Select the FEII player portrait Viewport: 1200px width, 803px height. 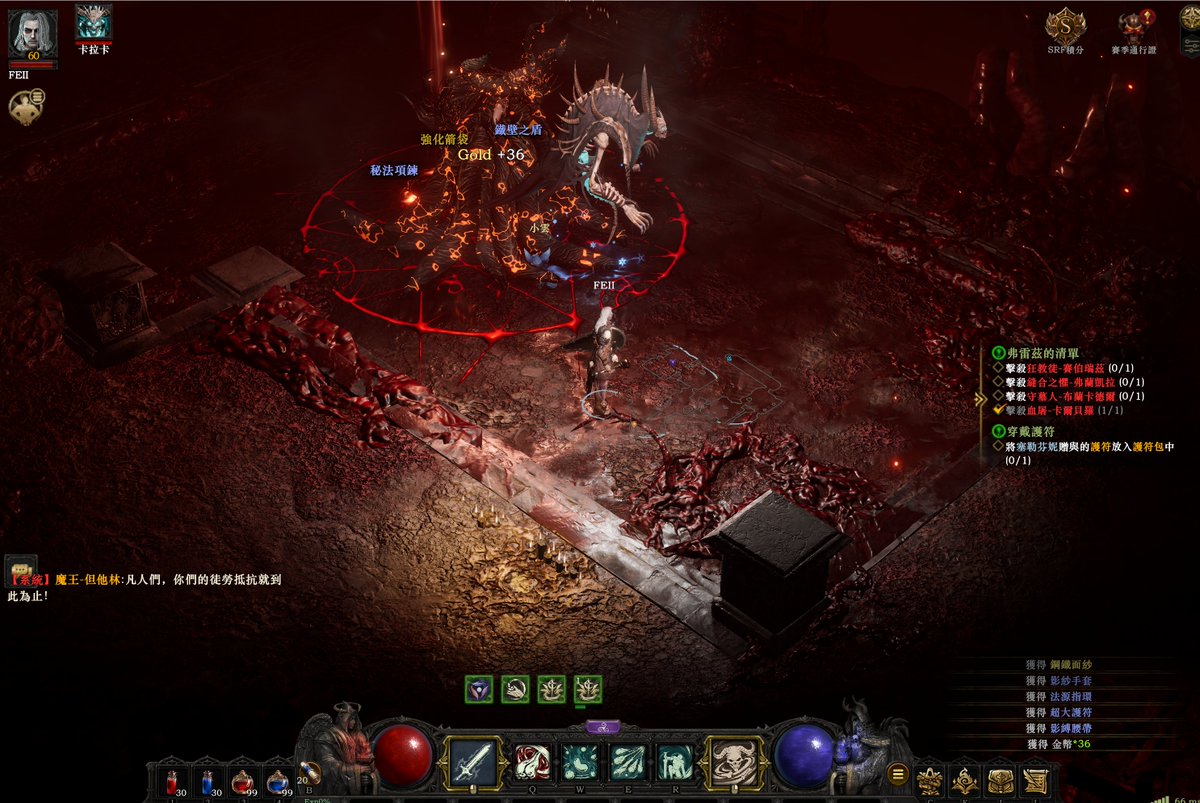point(32,34)
